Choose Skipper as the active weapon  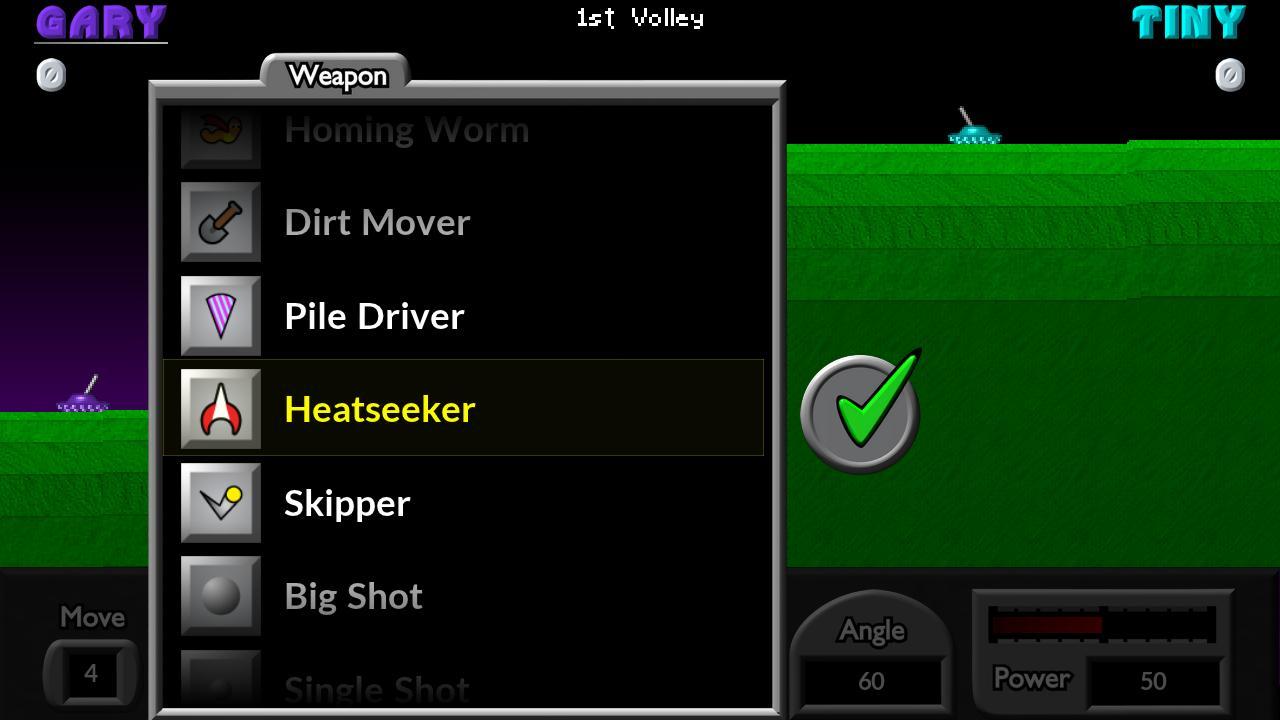[346, 503]
